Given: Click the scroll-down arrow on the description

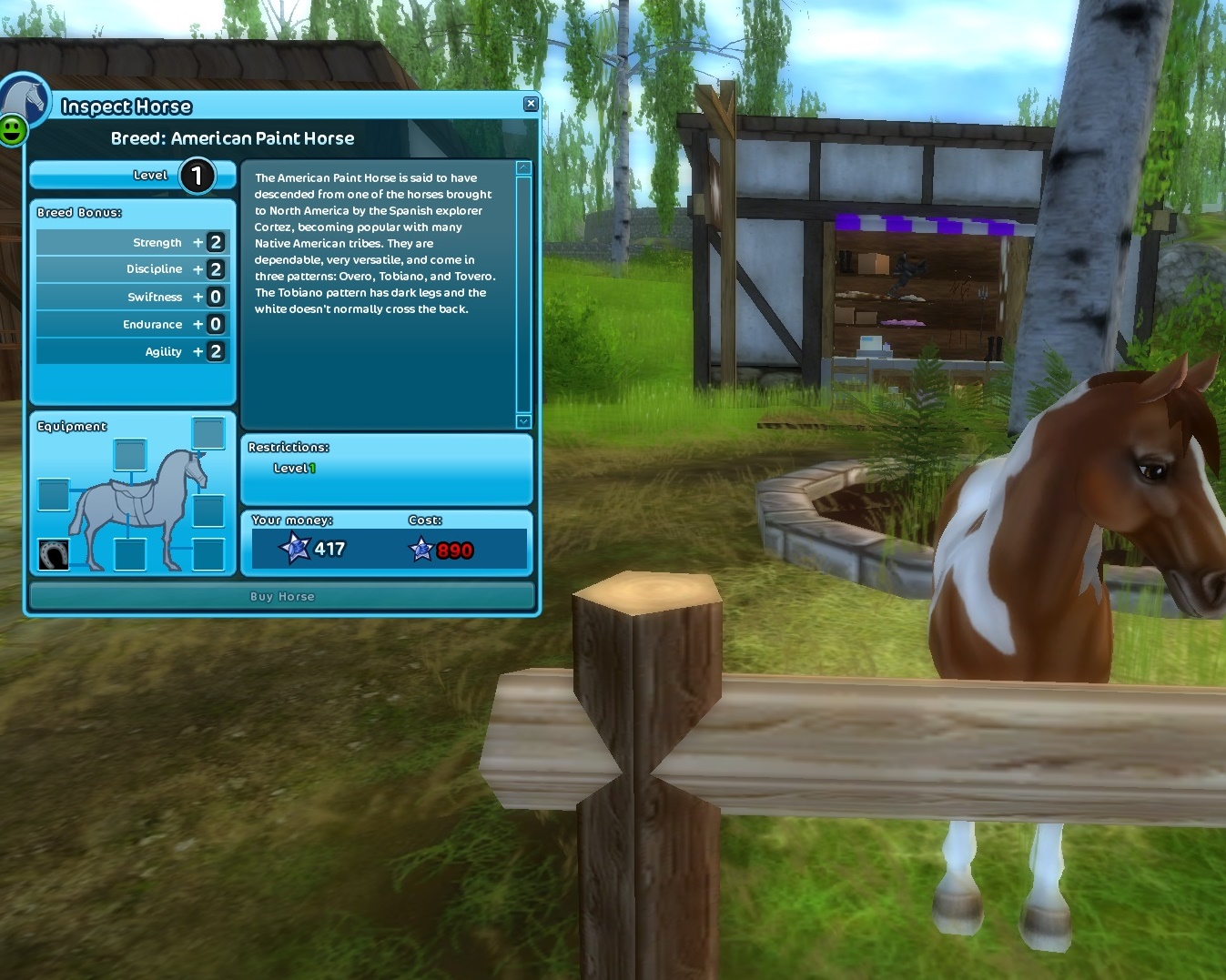Looking at the screenshot, I should click(522, 421).
